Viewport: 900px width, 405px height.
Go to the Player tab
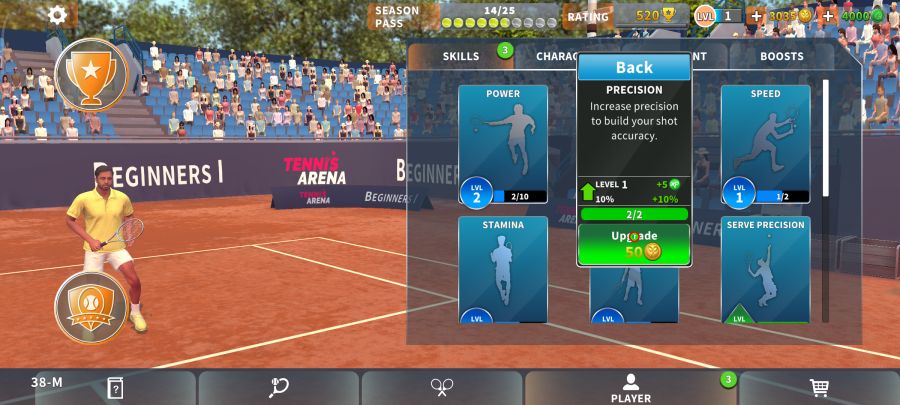(630, 388)
